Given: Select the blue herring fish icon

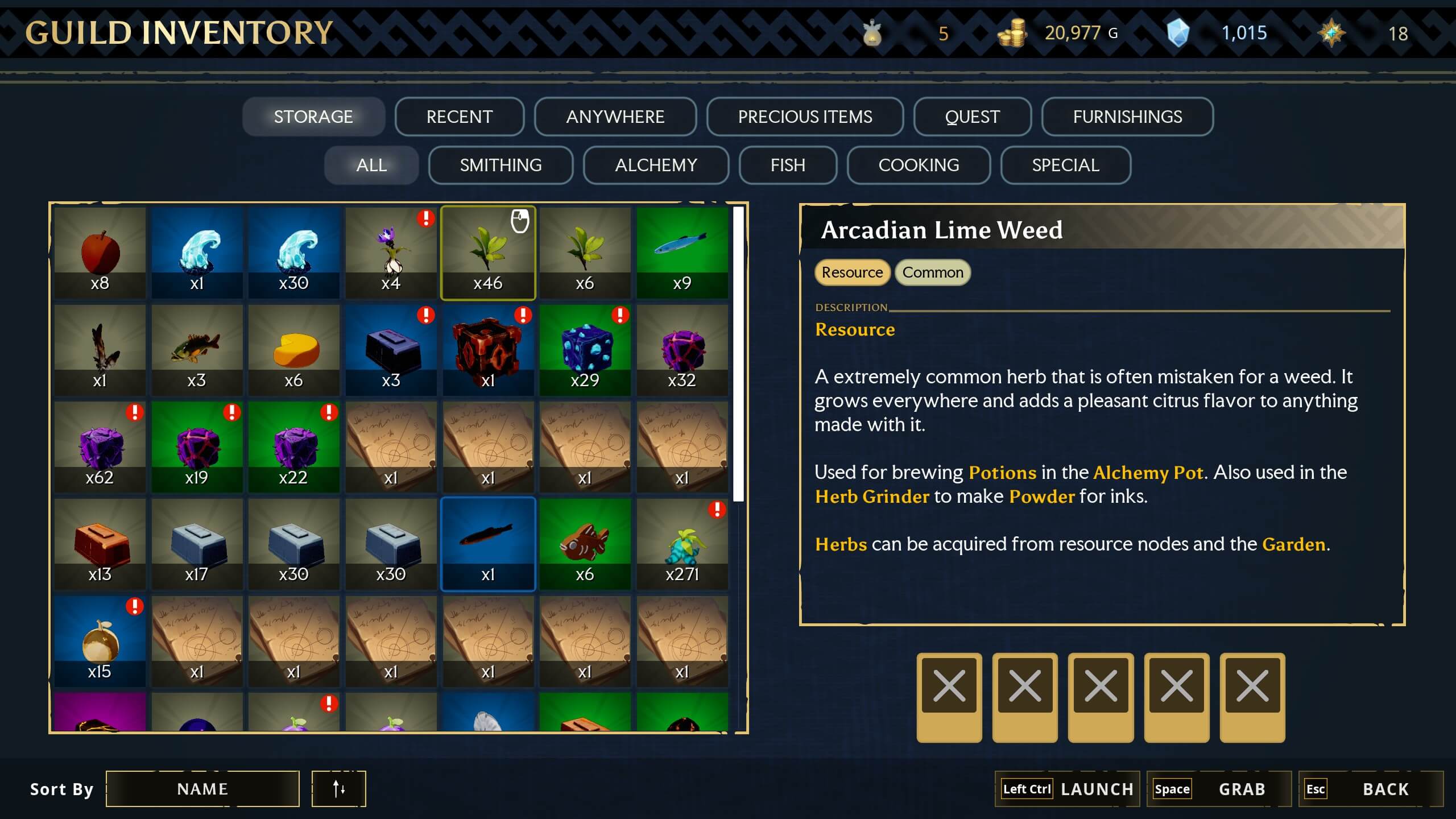Looking at the screenshot, I should 682,250.
